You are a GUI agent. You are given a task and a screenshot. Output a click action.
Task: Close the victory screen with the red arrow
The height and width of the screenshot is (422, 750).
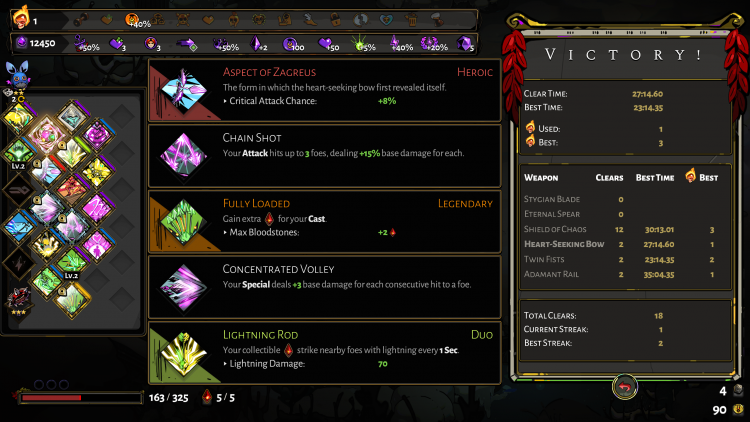(626, 387)
